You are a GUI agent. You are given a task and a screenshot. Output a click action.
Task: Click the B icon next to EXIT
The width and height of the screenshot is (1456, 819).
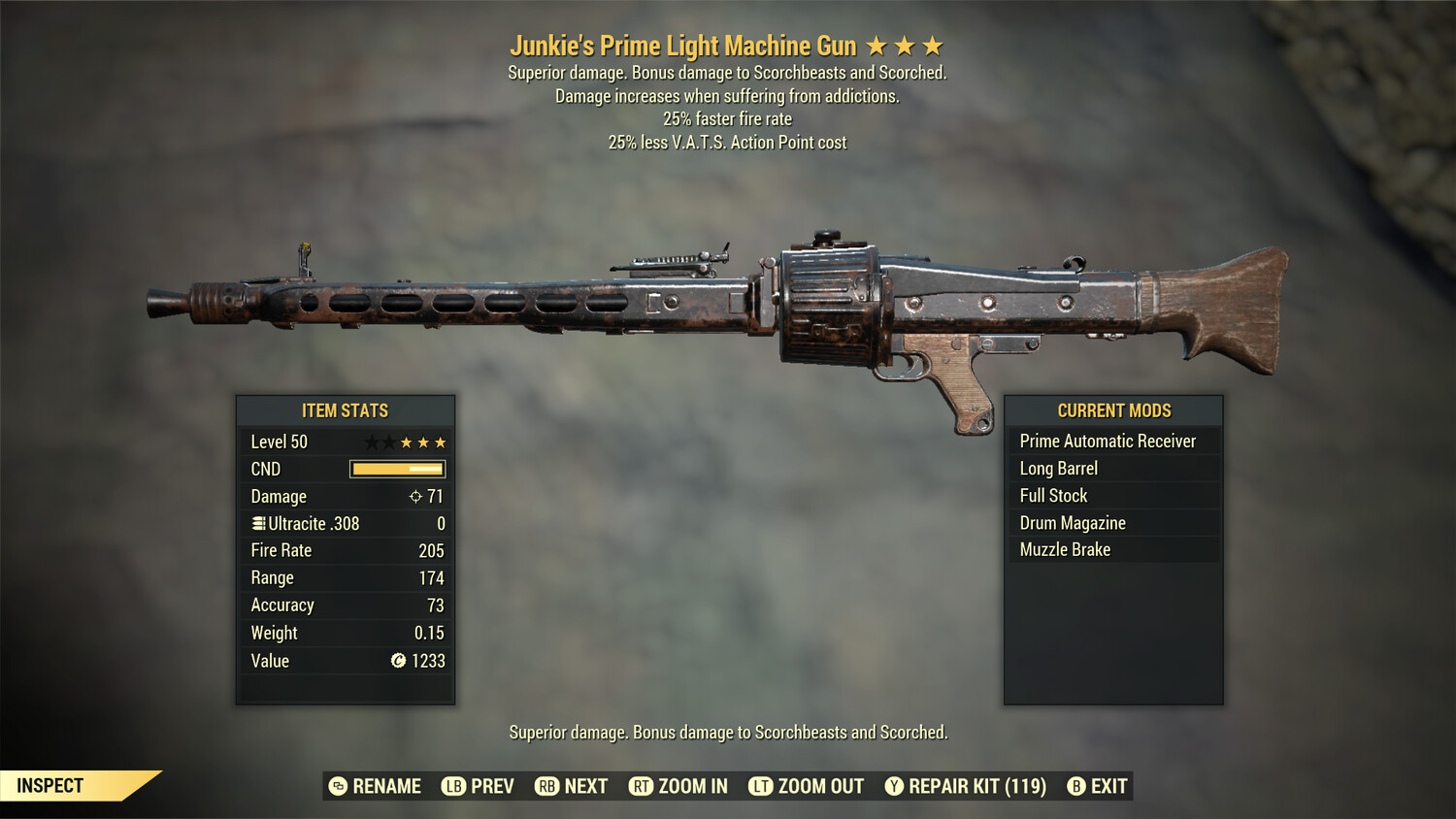pyautogui.click(x=1075, y=786)
